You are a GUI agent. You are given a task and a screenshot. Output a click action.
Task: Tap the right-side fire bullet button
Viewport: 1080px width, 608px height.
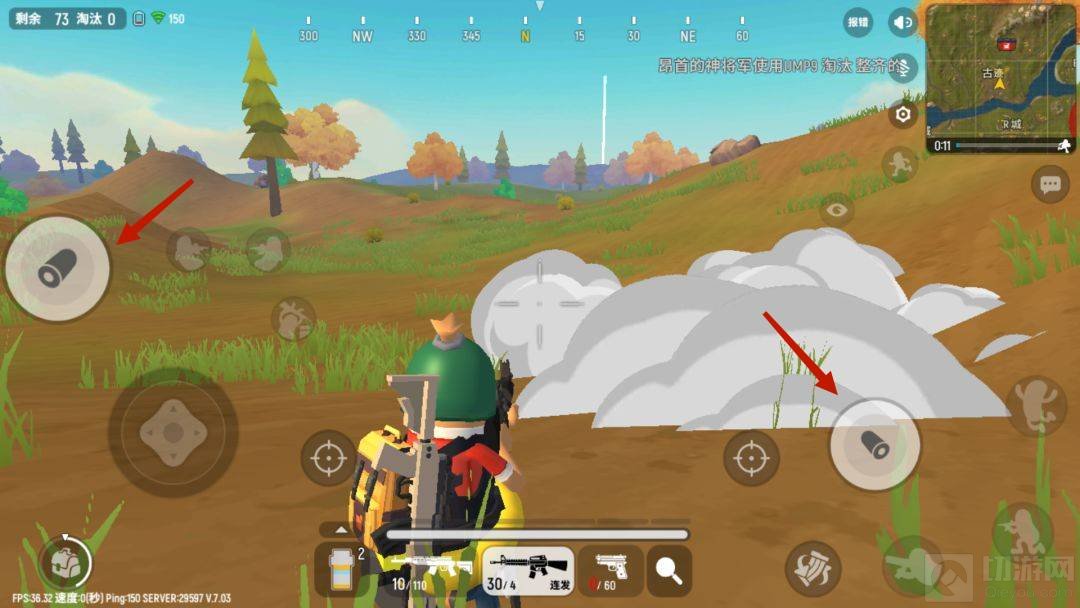(x=875, y=445)
